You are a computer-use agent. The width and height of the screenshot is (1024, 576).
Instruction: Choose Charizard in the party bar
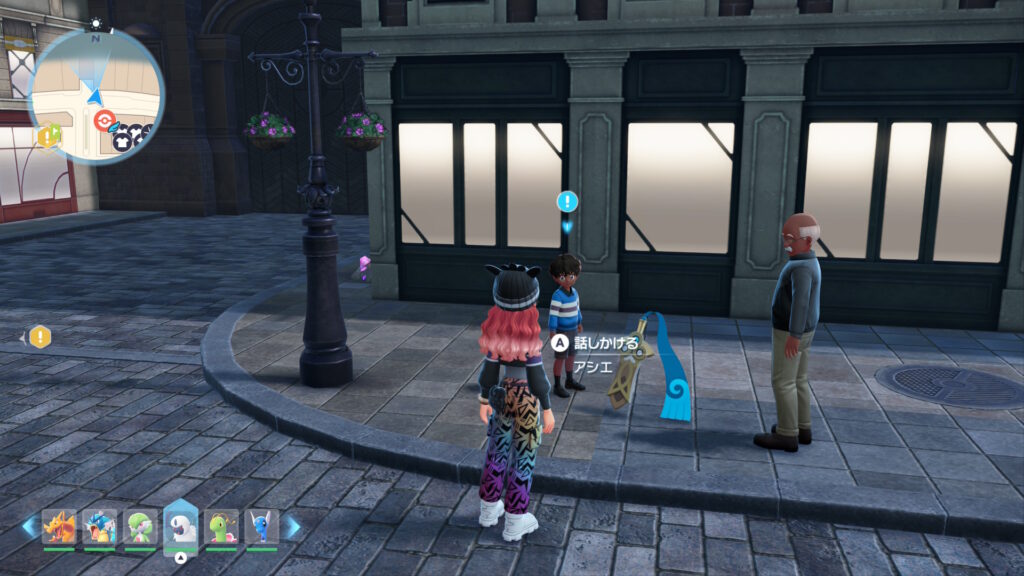click(59, 525)
